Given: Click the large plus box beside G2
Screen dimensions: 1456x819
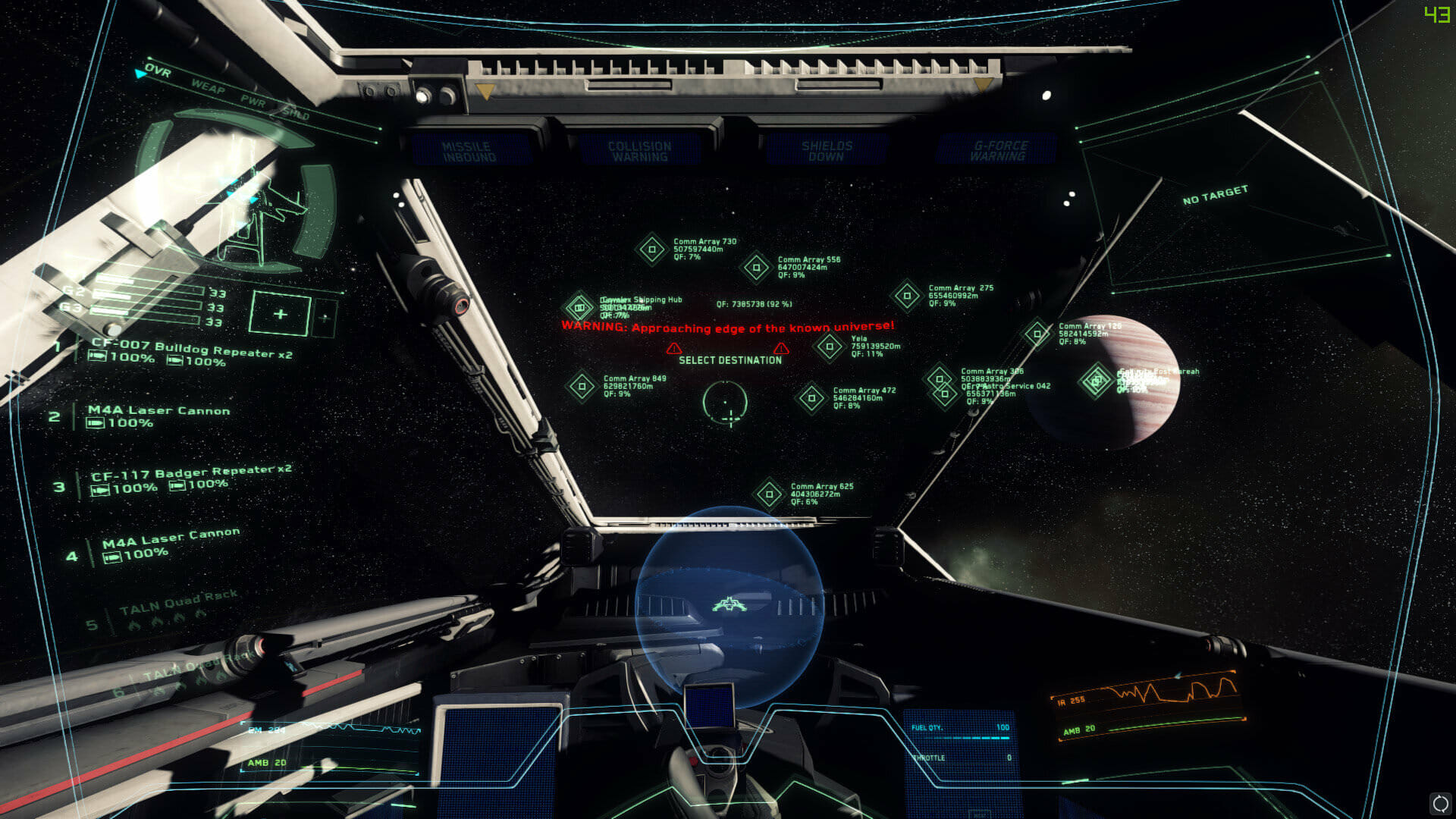Looking at the screenshot, I should click(x=280, y=313).
